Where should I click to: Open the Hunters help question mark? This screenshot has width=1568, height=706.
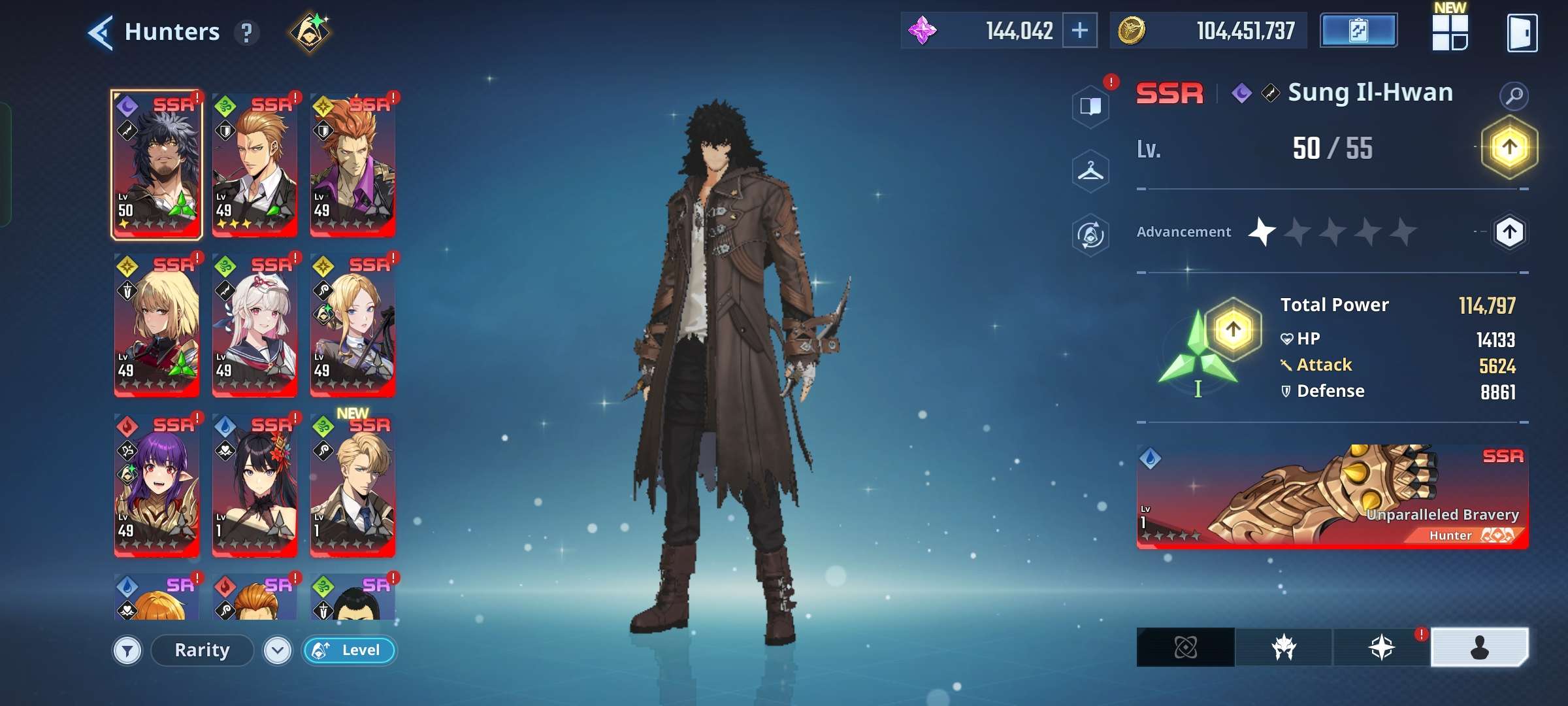point(246,33)
